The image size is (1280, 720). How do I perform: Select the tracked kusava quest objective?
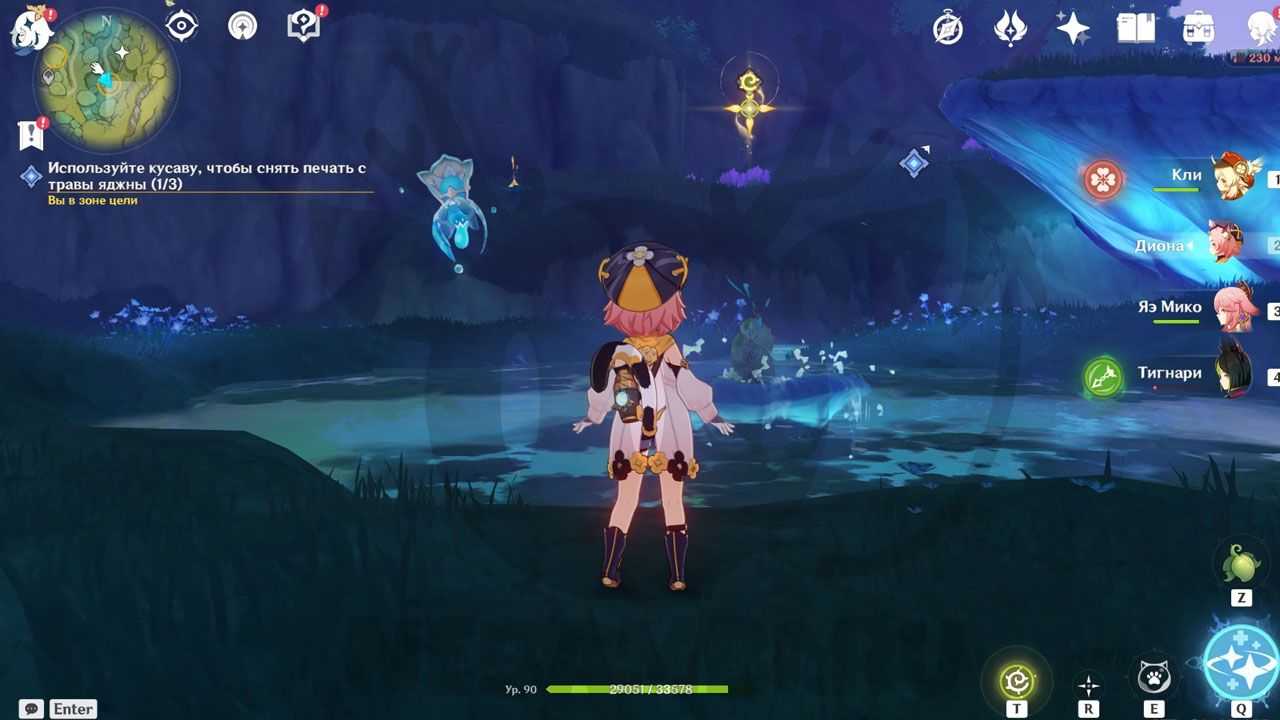[206, 177]
